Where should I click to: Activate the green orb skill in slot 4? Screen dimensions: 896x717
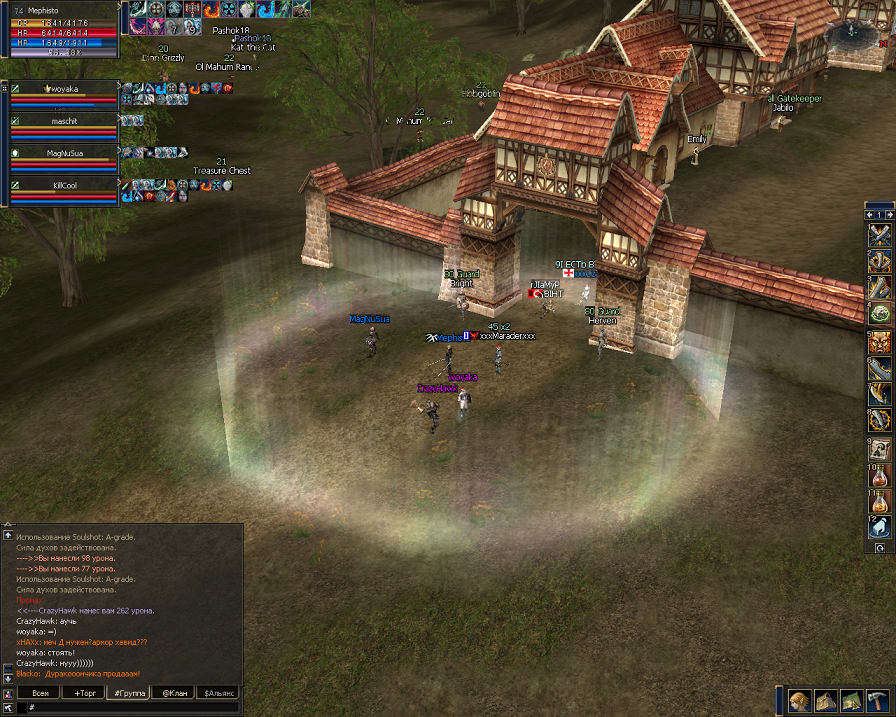point(879,314)
